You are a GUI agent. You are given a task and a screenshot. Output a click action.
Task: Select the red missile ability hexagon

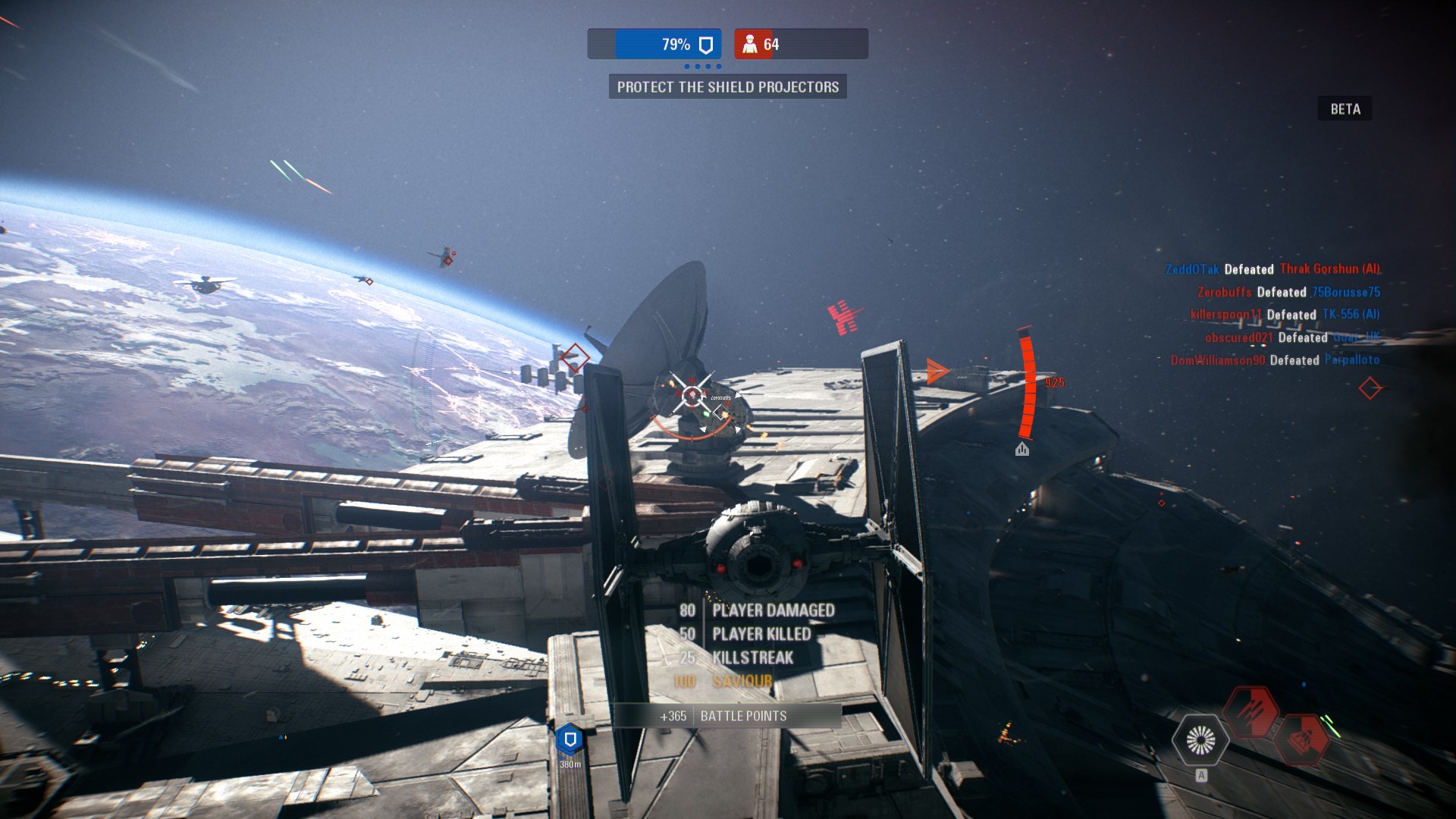[1302, 738]
